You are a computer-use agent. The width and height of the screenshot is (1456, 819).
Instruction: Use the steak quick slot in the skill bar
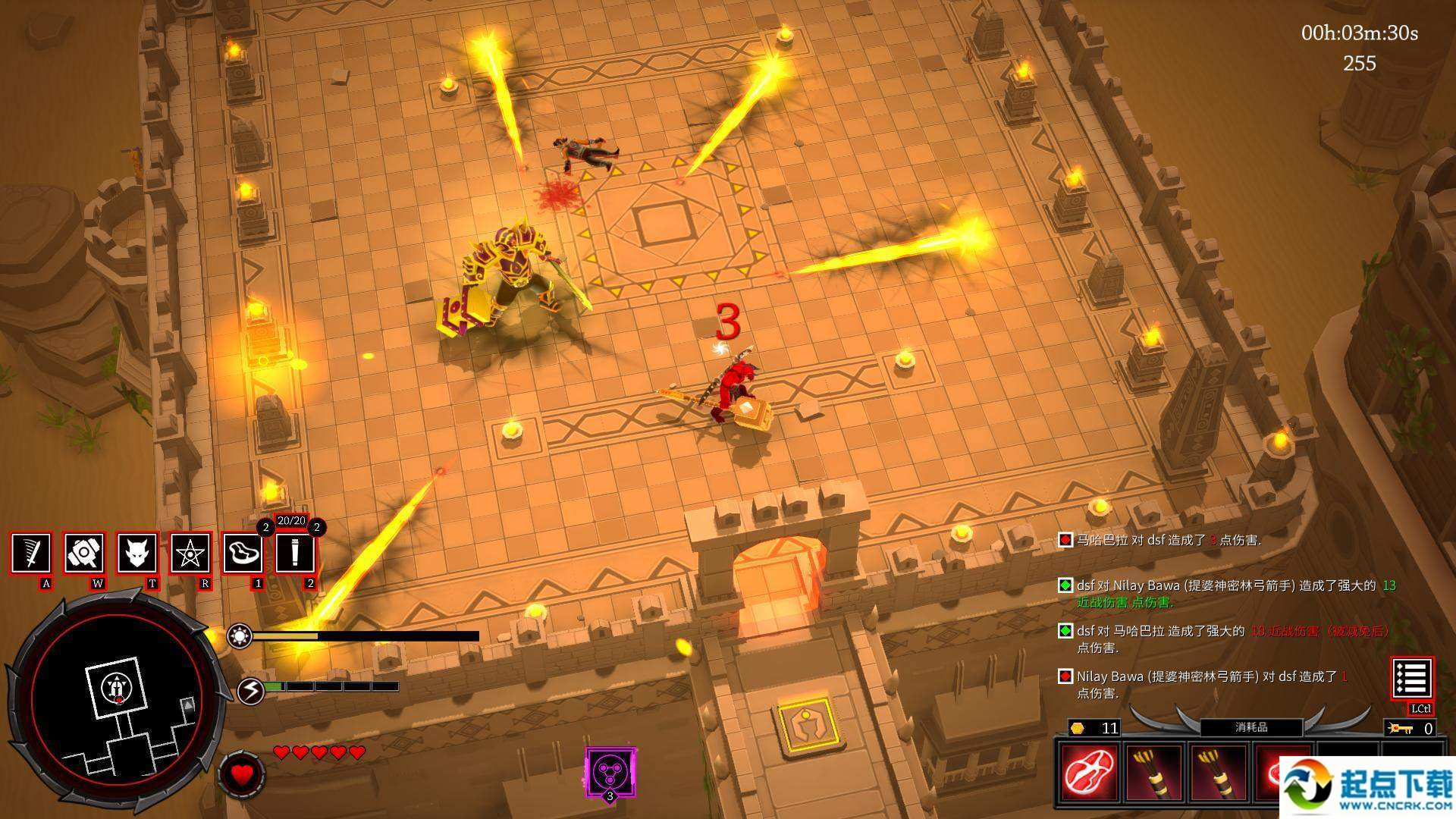[x=243, y=553]
